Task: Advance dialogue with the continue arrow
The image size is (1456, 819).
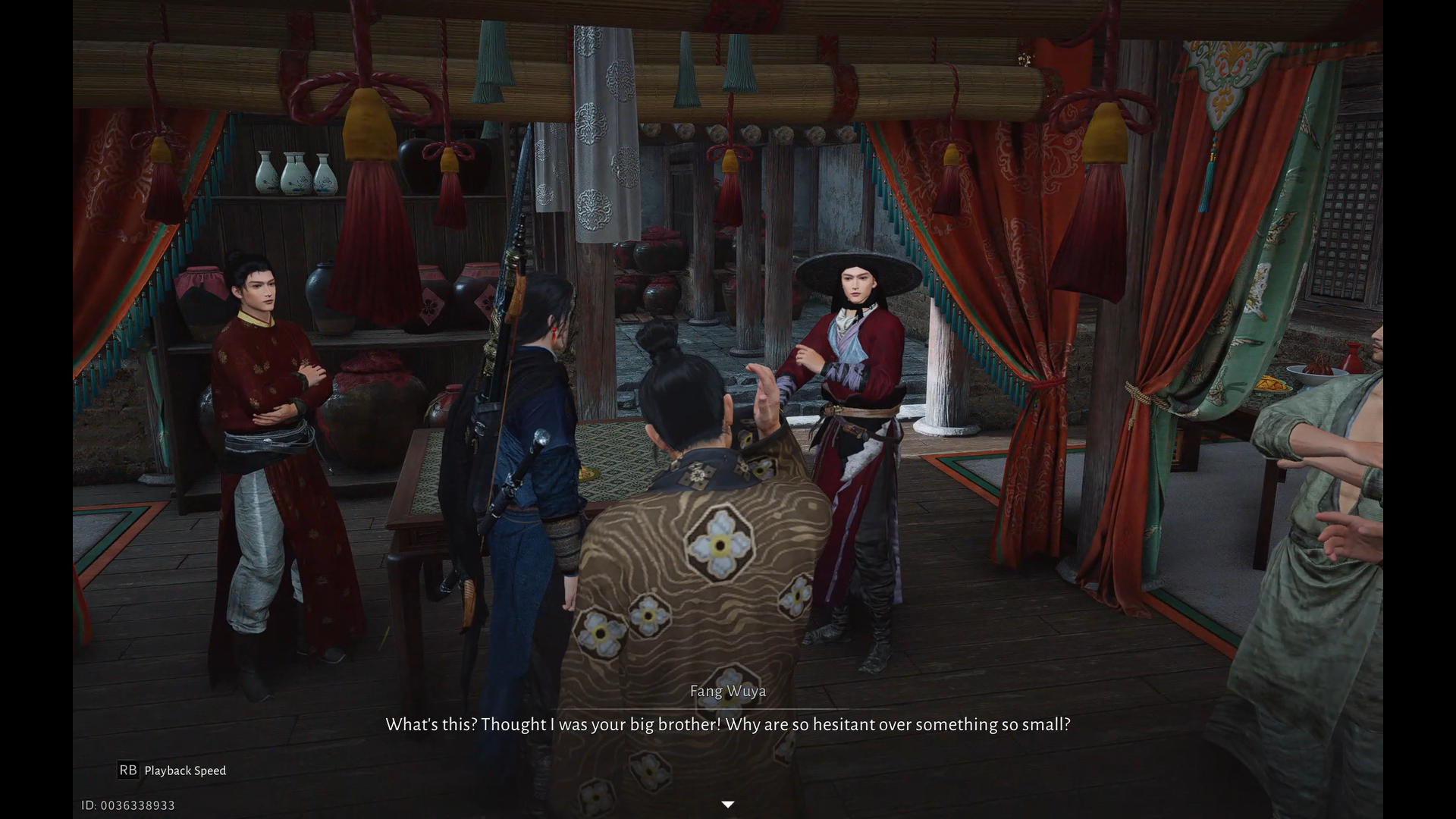Action: click(x=727, y=805)
